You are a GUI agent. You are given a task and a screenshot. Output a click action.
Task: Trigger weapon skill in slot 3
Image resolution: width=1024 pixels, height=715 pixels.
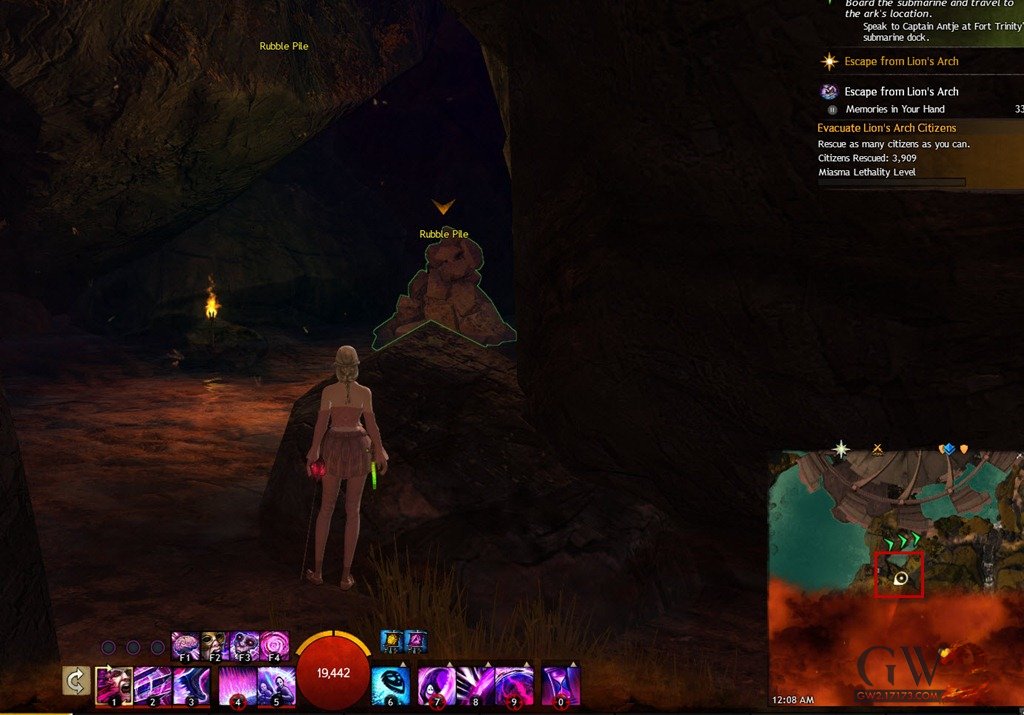coord(191,685)
